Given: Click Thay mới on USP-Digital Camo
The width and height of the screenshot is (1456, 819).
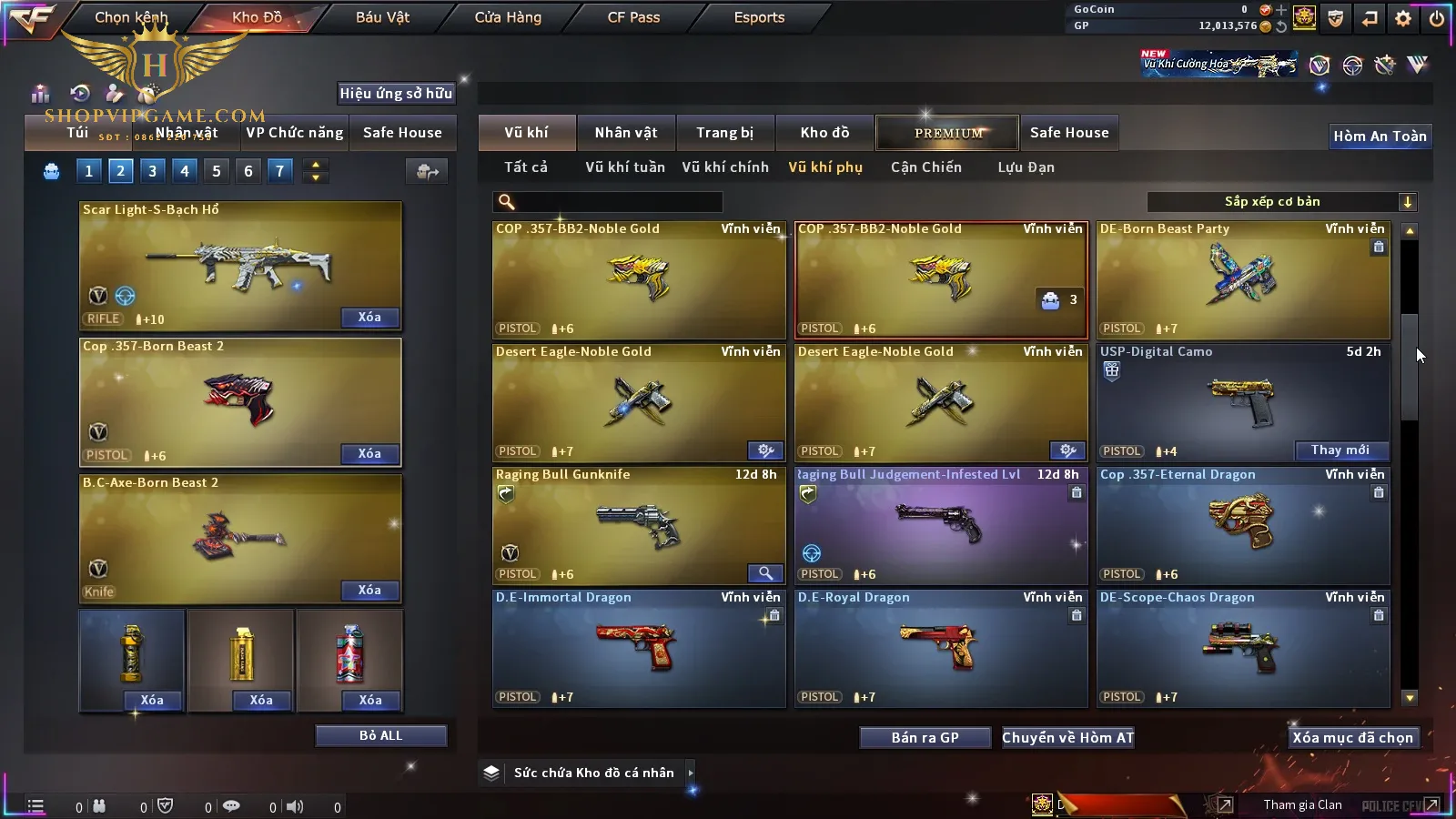Looking at the screenshot, I should click(x=1340, y=450).
